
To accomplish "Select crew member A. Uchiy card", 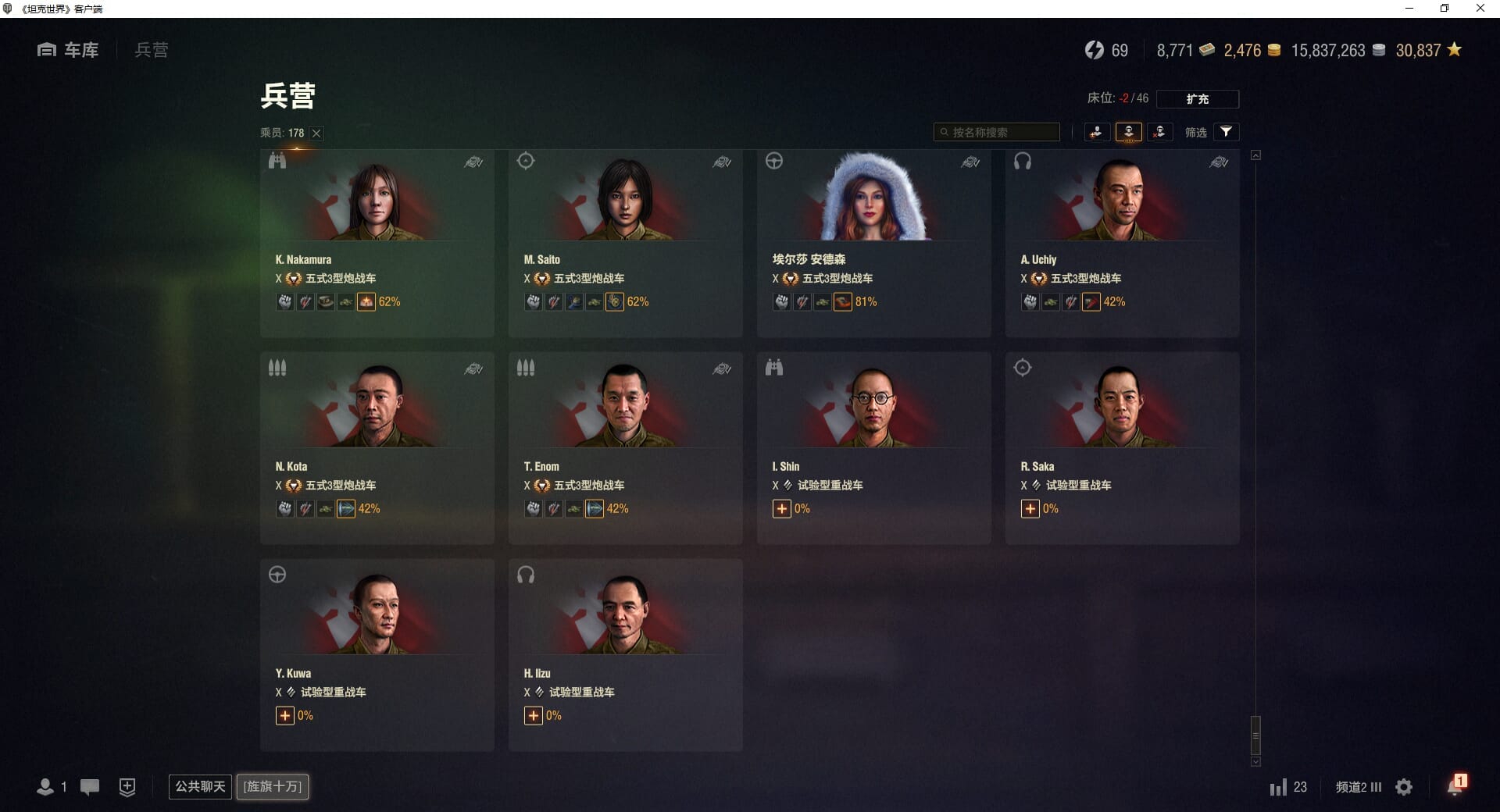I will pos(1122,243).
